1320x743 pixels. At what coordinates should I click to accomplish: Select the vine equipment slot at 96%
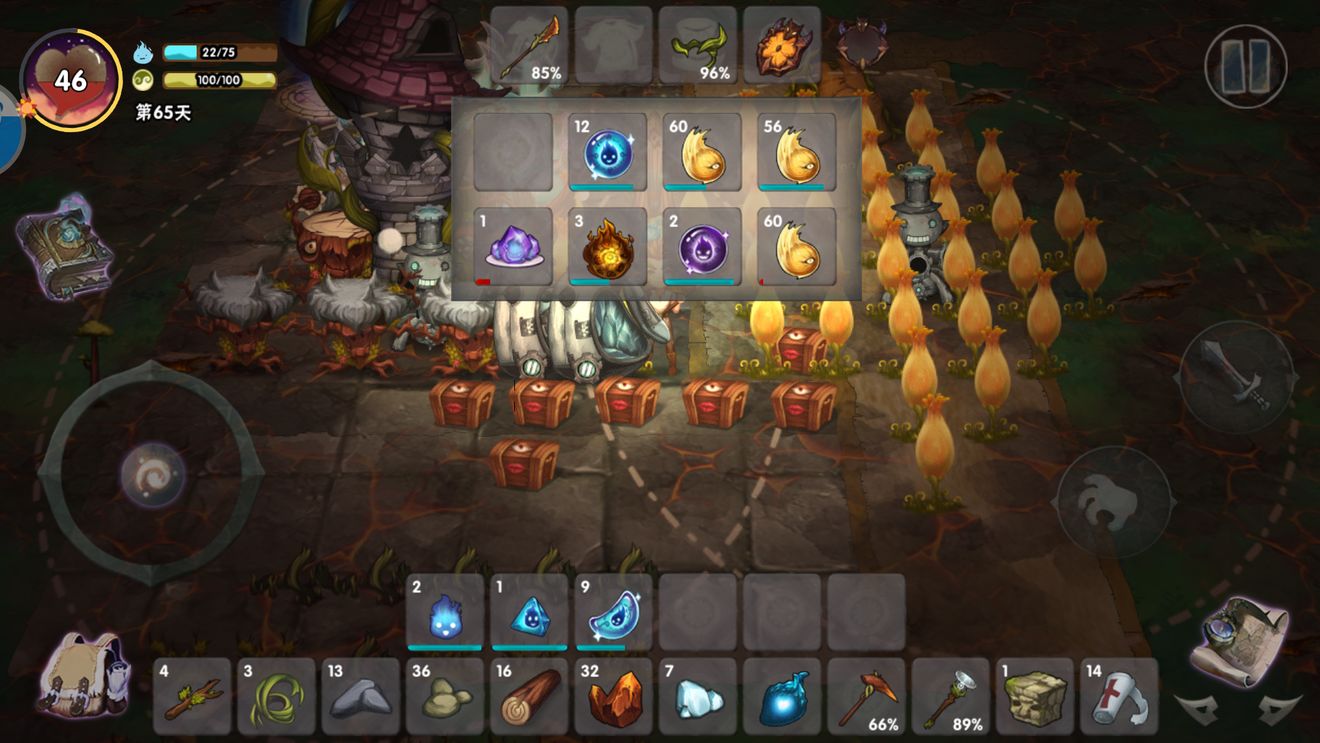tap(698, 45)
